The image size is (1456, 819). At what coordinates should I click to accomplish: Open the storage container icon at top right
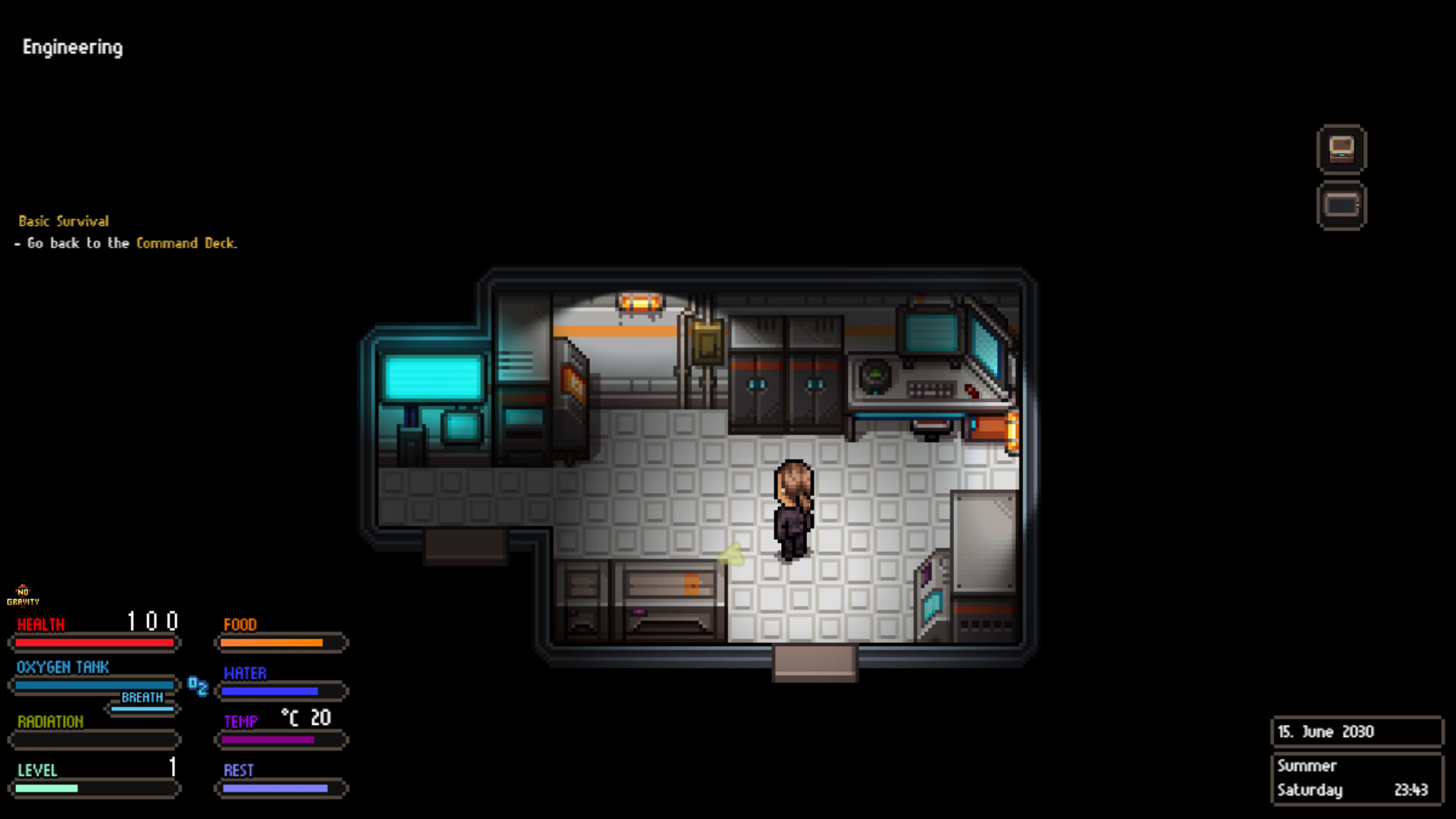pos(1342,205)
